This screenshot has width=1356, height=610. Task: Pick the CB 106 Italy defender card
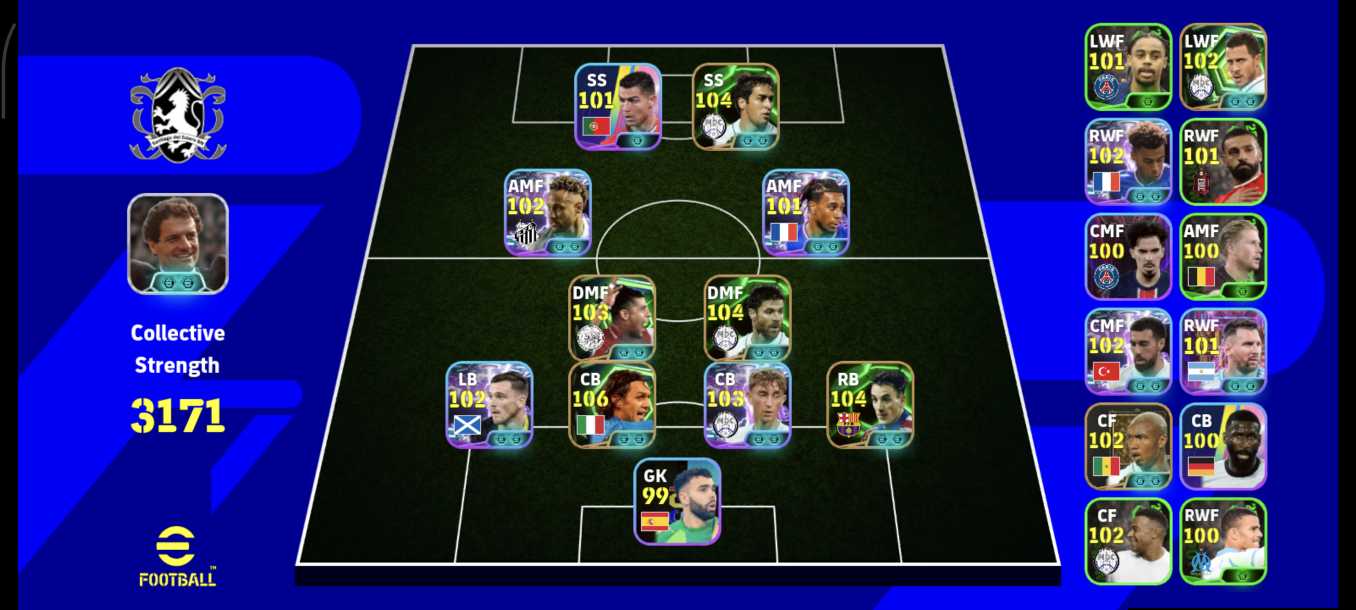612,404
